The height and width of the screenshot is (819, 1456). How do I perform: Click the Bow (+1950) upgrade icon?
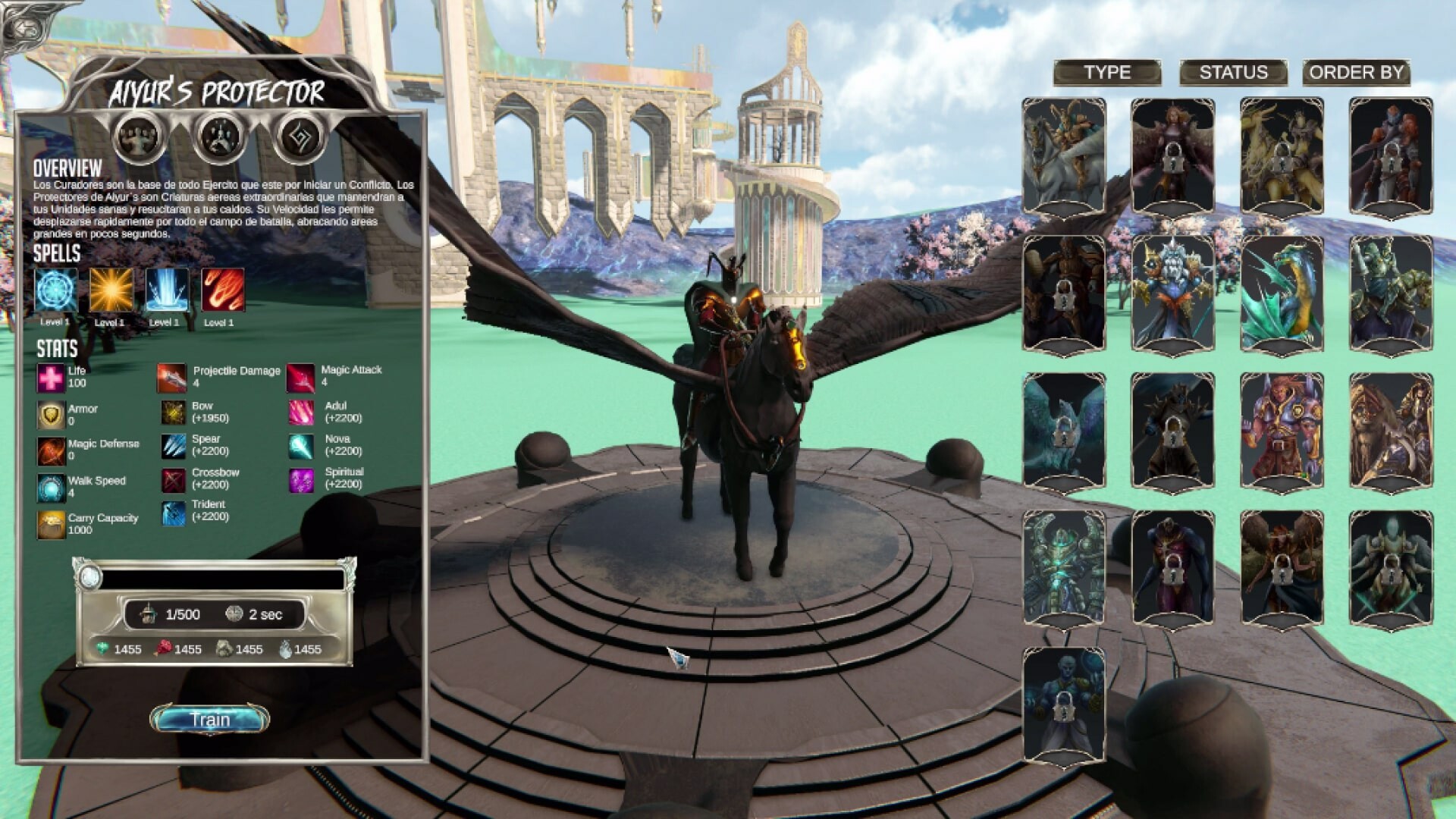click(172, 412)
